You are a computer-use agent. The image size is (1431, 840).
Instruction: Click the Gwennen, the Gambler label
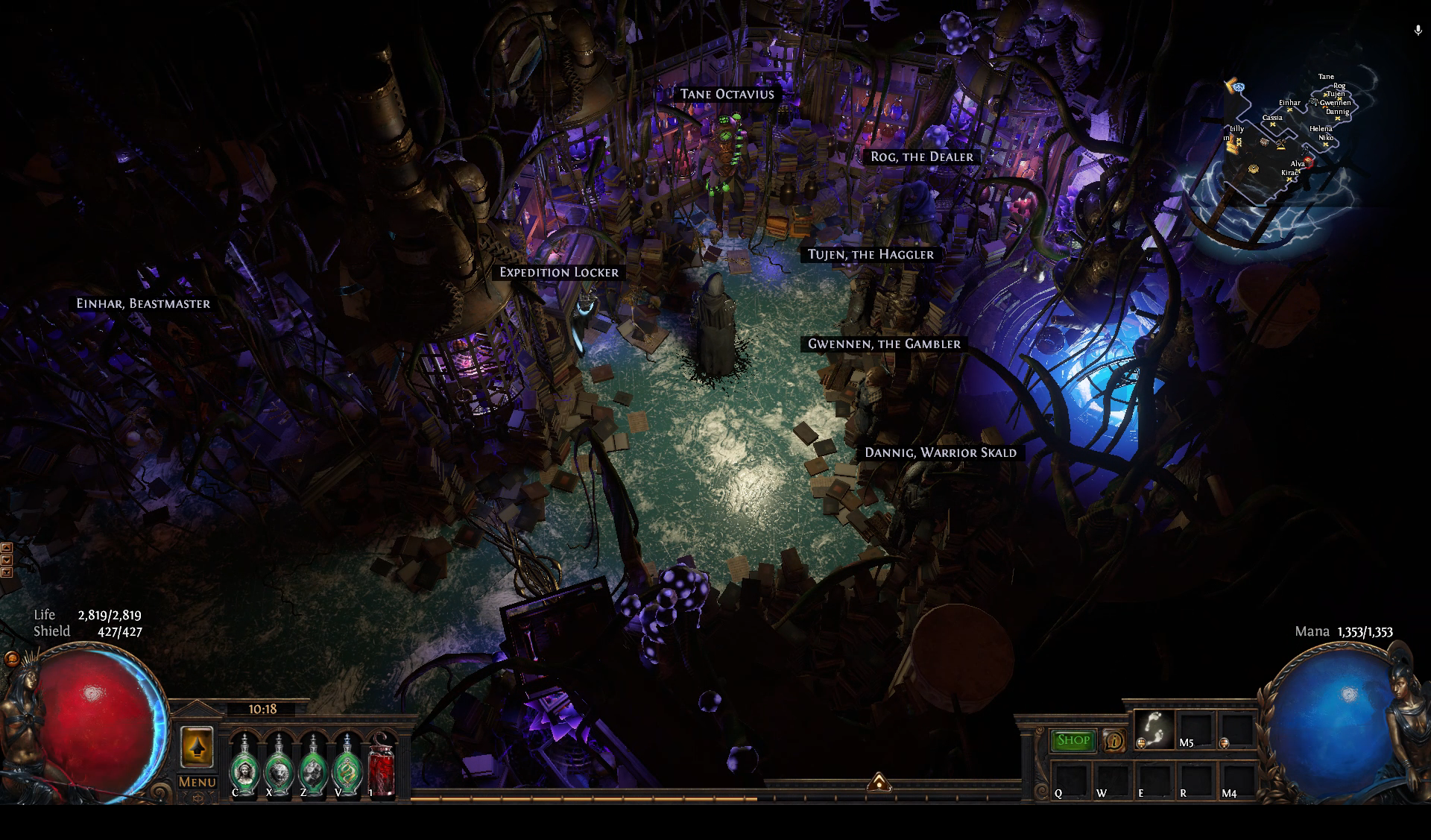tap(884, 344)
